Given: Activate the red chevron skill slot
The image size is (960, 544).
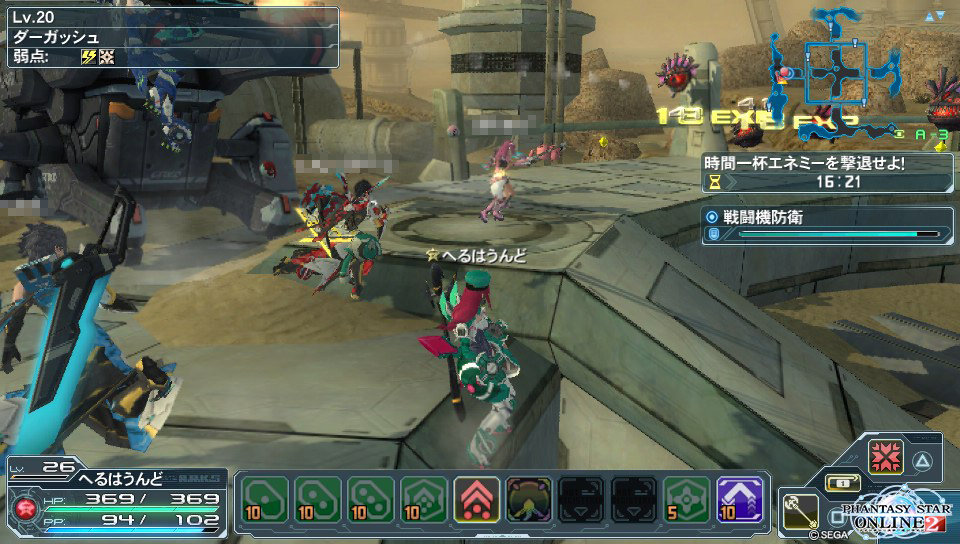Looking at the screenshot, I should click(x=476, y=500).
